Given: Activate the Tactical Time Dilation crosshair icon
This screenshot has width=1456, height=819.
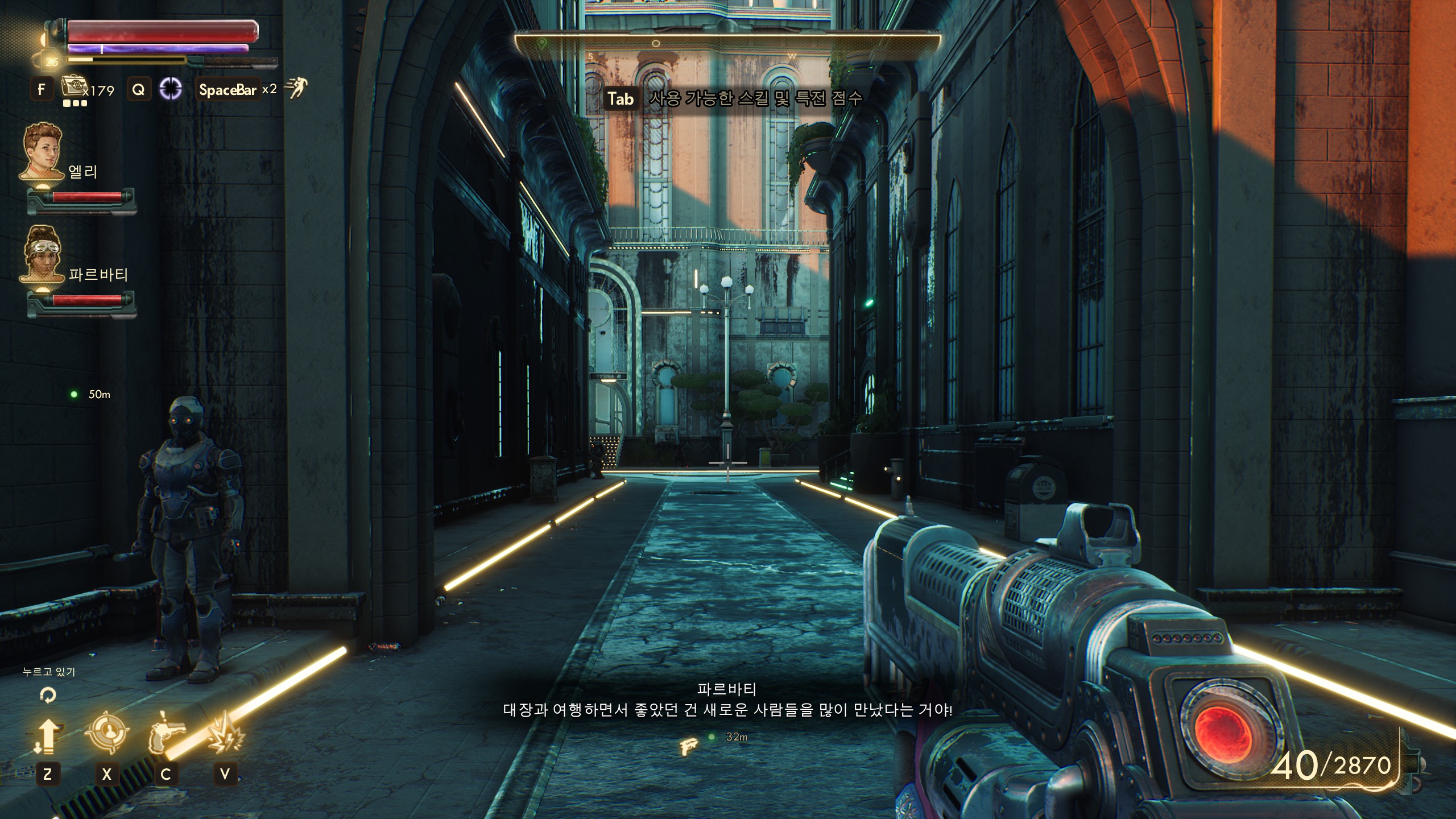Looking at the screenshot, I should [170, 89].
